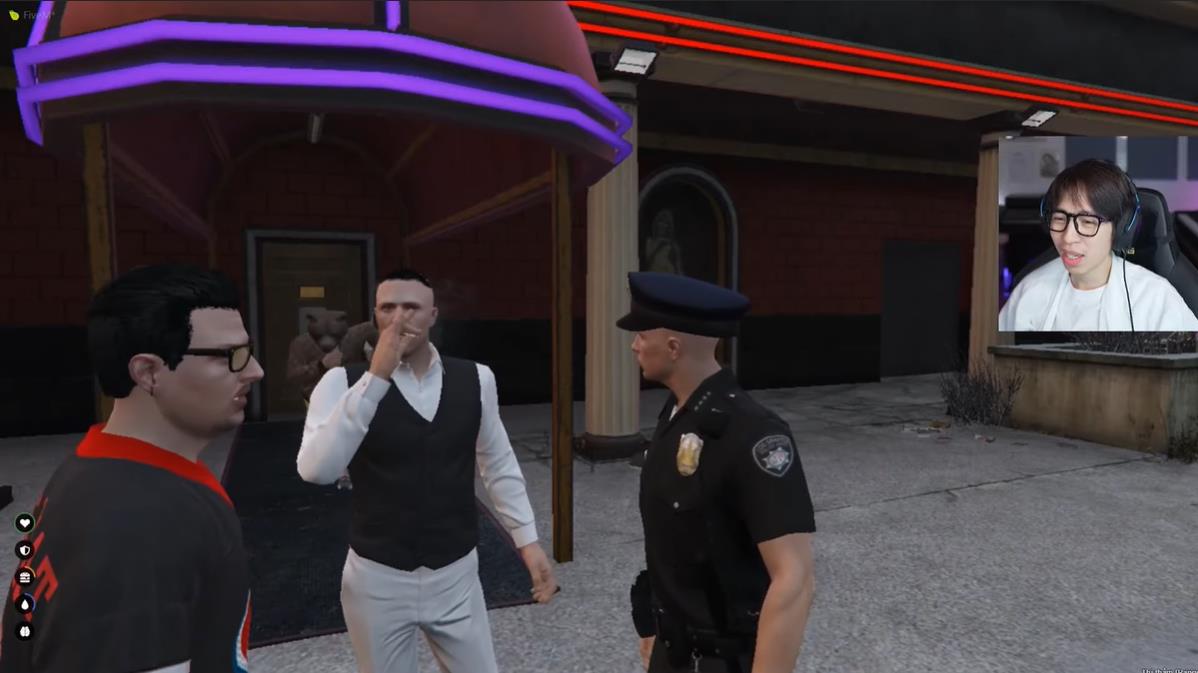Image resolution: width=1198 pixels, height=673 pixels.
Task: Click the FiveM logo in the corner
Action: [x=14, y=15]
